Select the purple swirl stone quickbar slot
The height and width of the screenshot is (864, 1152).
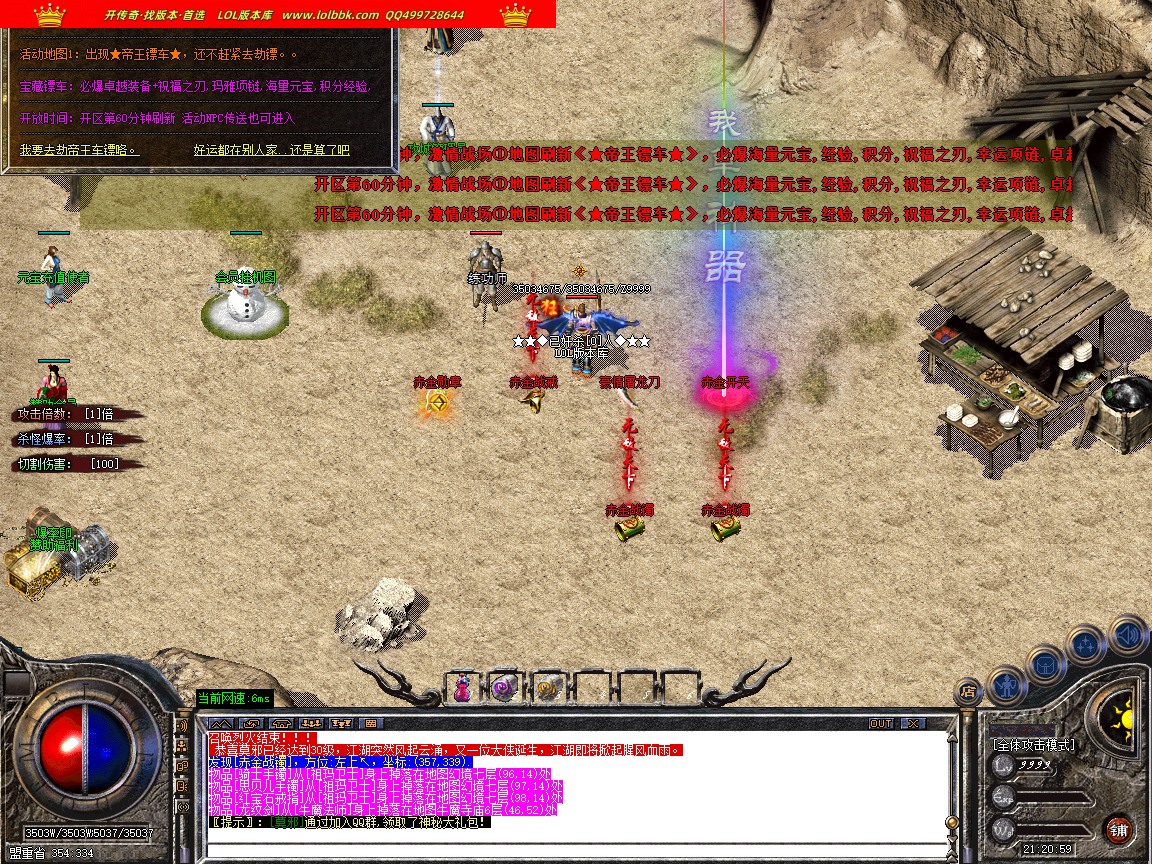click(x=505, y=687)
